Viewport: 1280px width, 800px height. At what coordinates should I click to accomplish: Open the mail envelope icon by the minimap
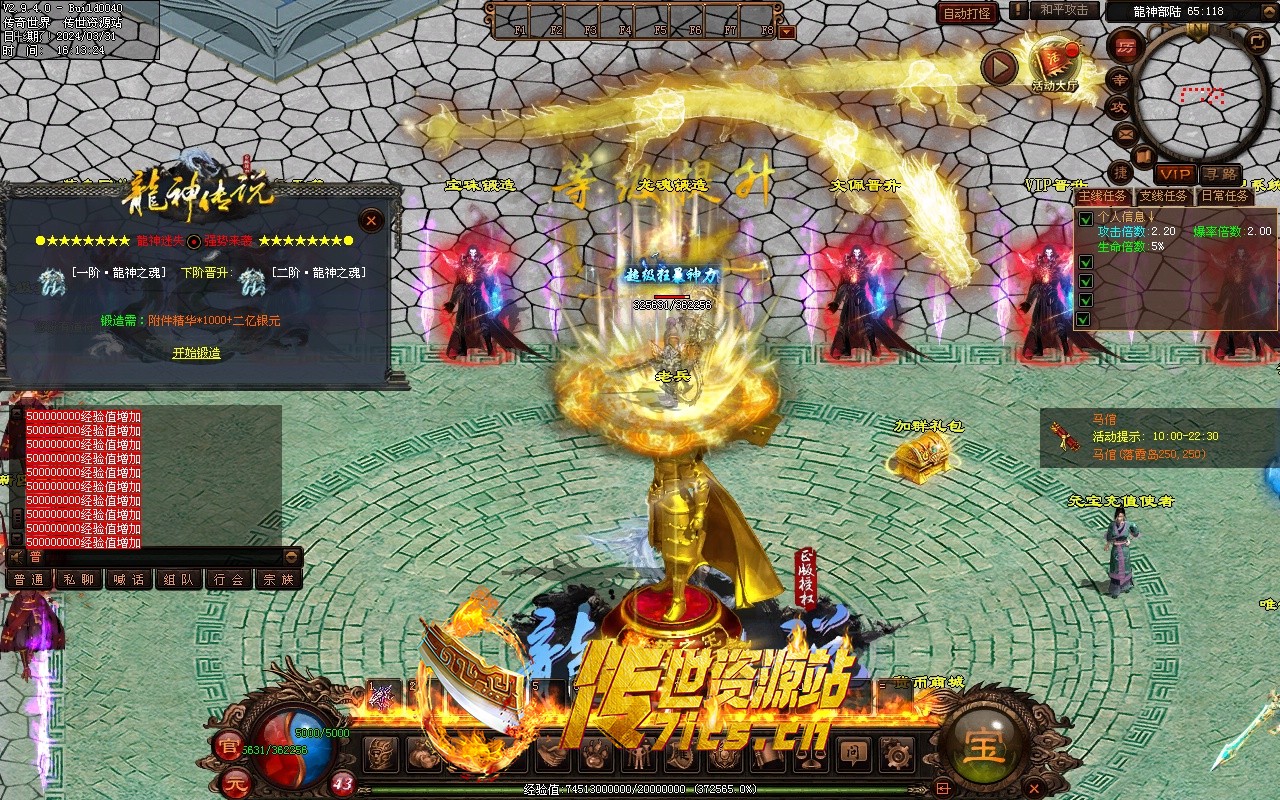(1125, 133)
